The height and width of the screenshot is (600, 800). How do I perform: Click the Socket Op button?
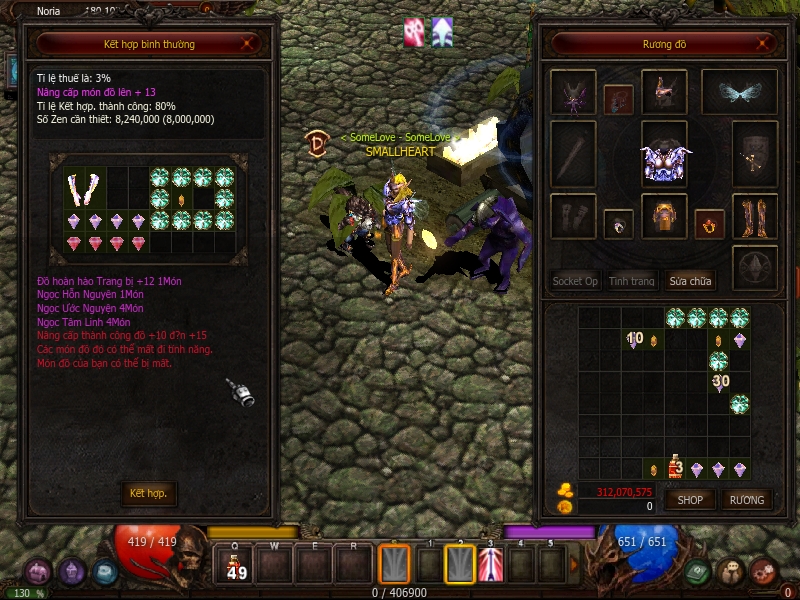(x=575, y=281)
